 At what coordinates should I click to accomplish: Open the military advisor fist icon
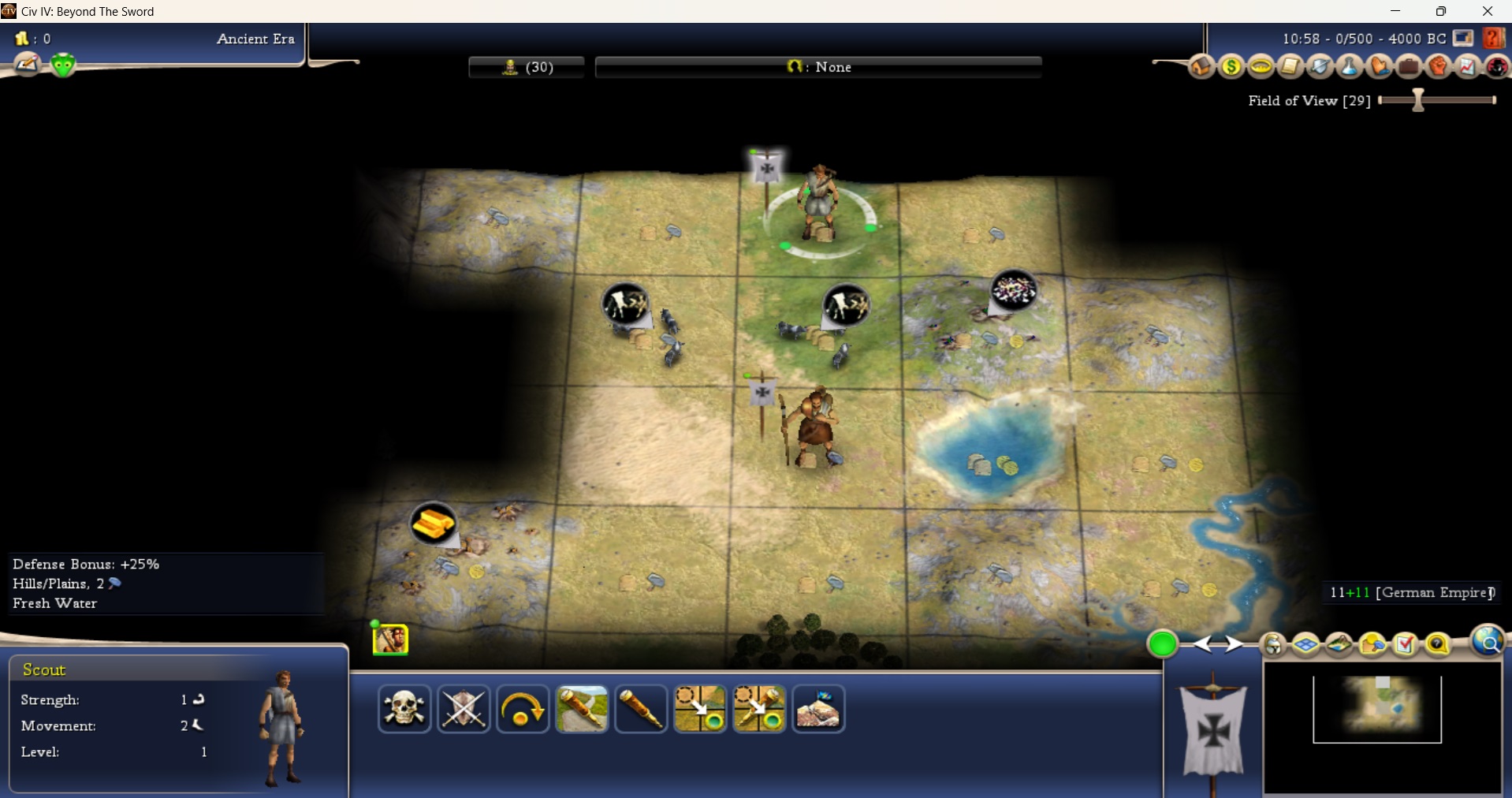[1439, 67]
